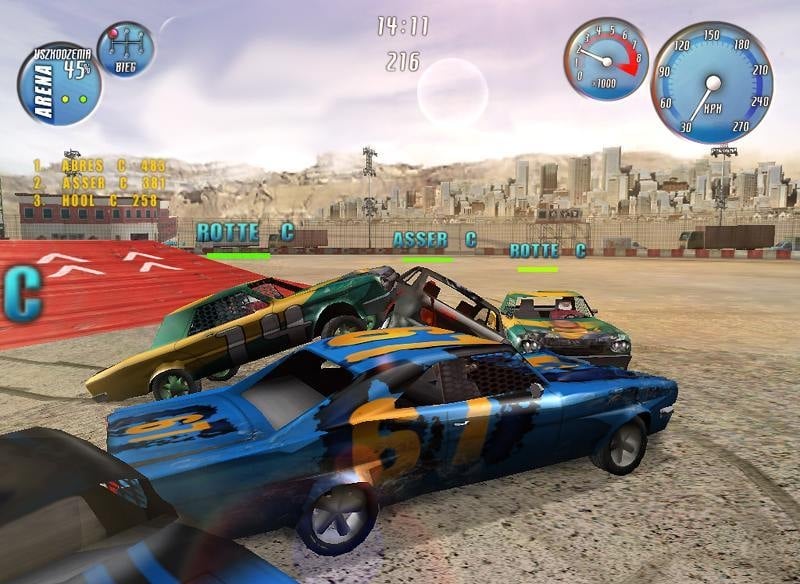Click the BIEG gear shift icon
The width and height of the screenshot is (800, 584).
[x=125, y=48]
